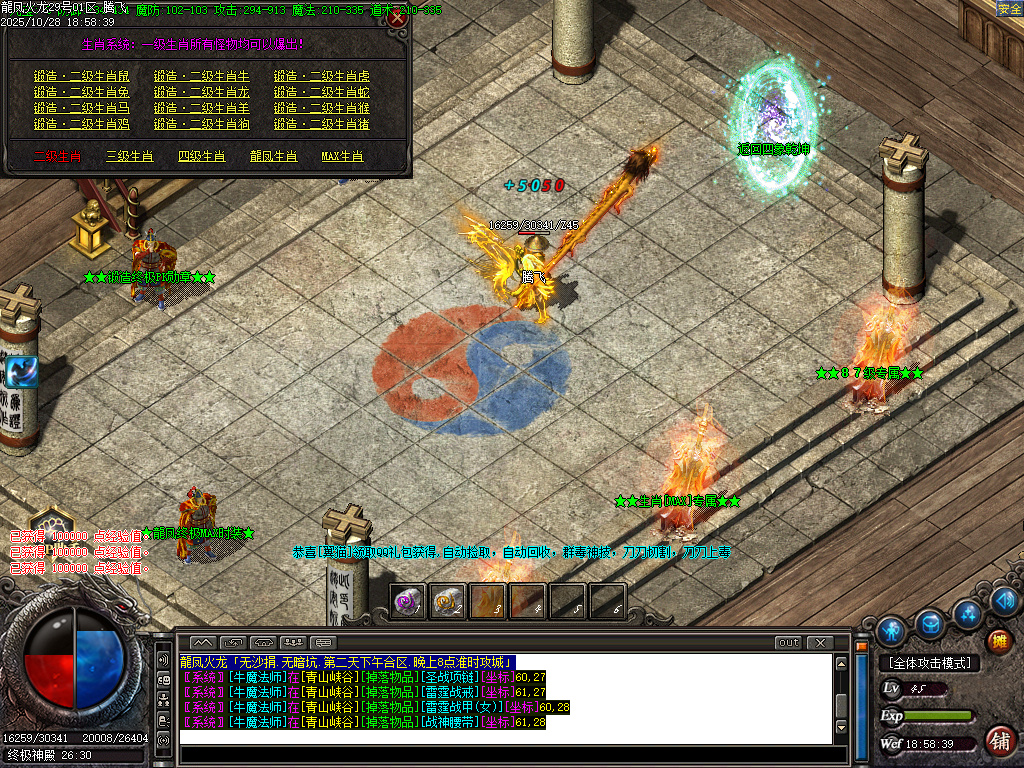Forge the level-two Tiger zodiac (生肖虎)

coord(322,76)
